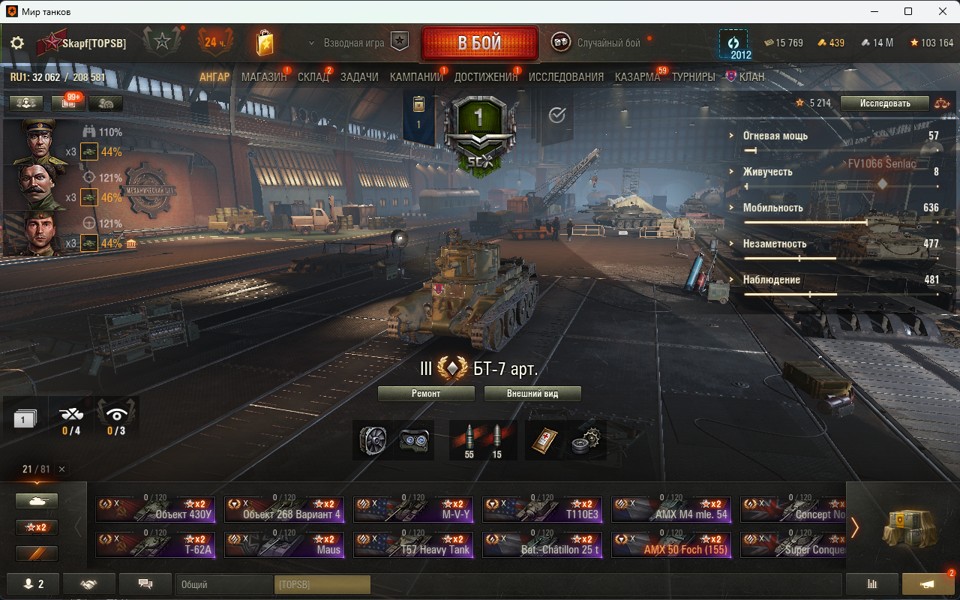Select the Maus tank in carousel

click(x=285, y=544)
